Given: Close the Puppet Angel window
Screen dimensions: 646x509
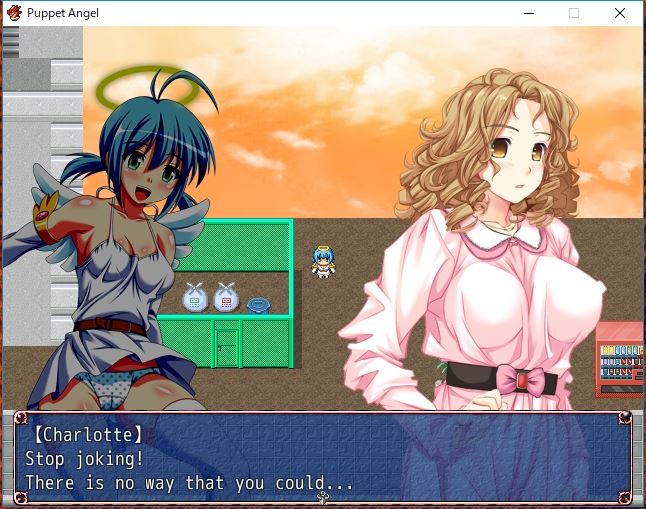Looking at the screenshot, I should [620, 13].
